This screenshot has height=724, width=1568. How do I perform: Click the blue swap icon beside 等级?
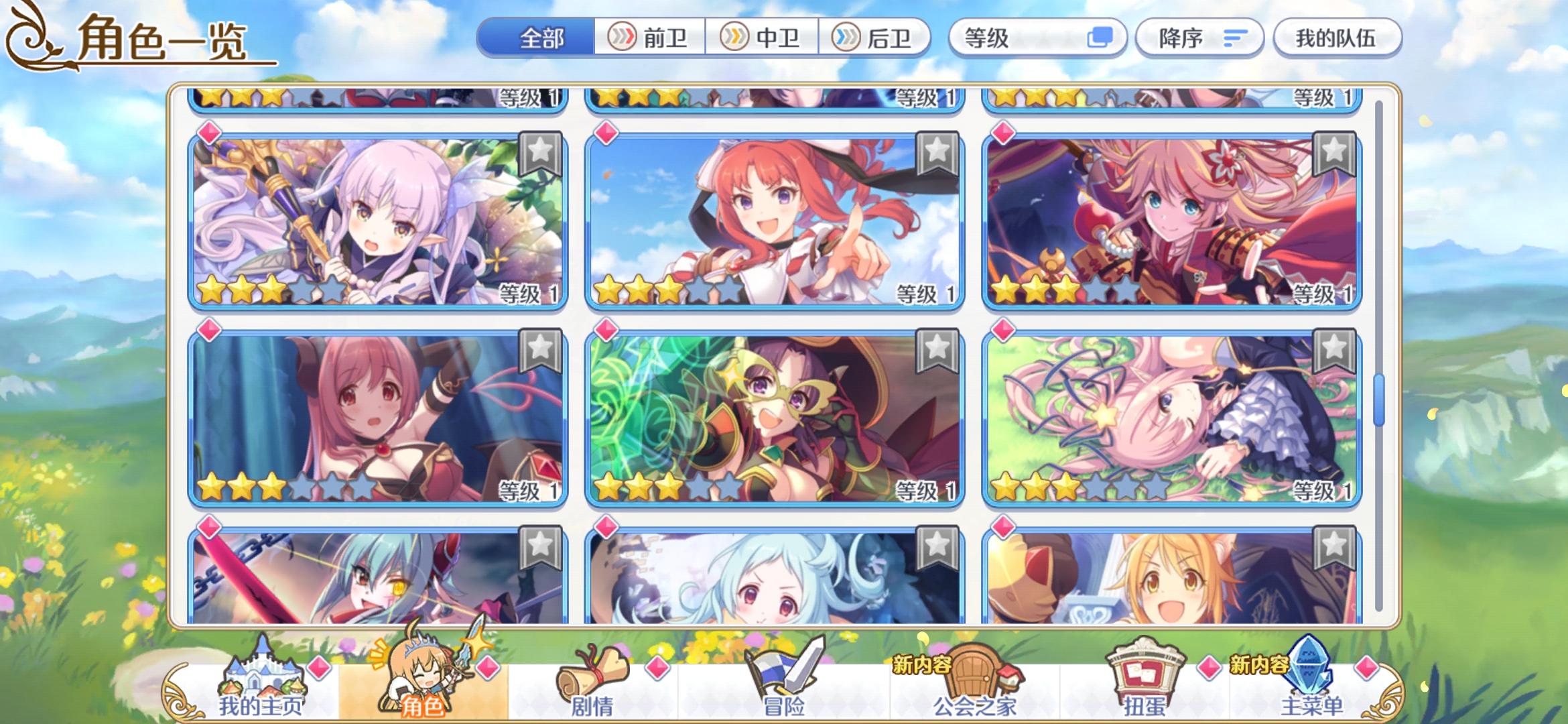(x=1101, y=38)
